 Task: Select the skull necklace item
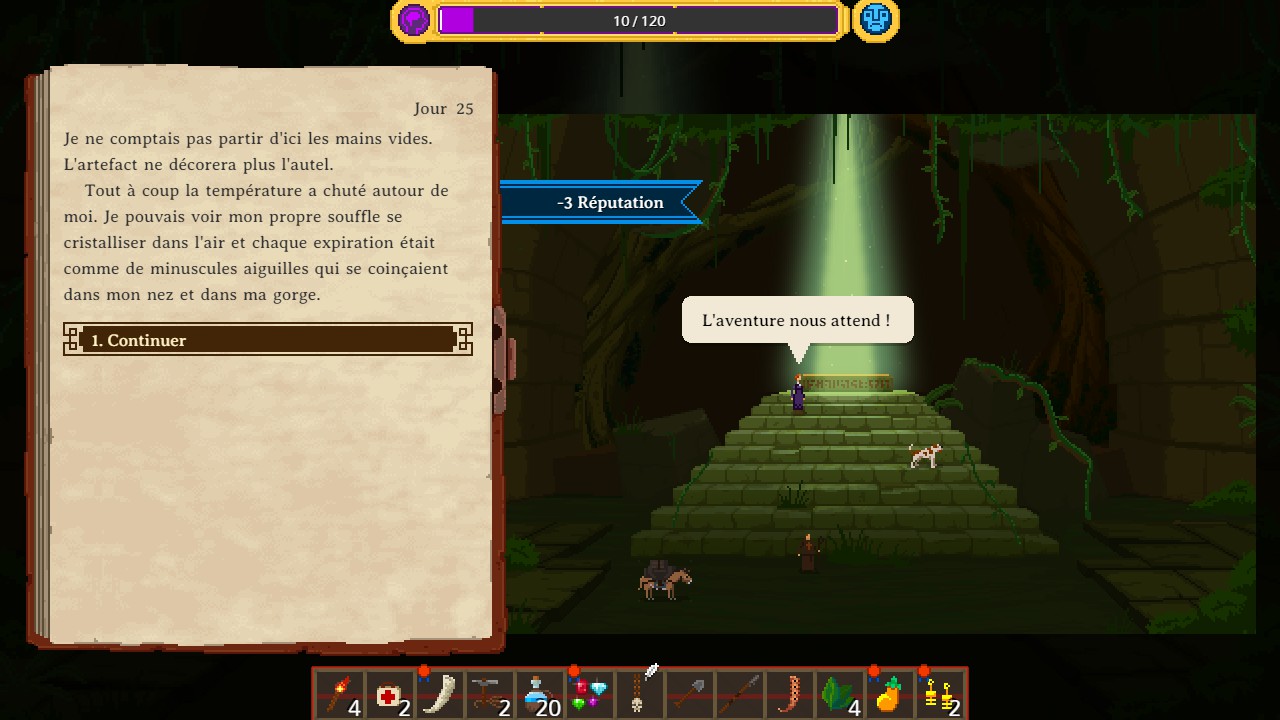640,694
